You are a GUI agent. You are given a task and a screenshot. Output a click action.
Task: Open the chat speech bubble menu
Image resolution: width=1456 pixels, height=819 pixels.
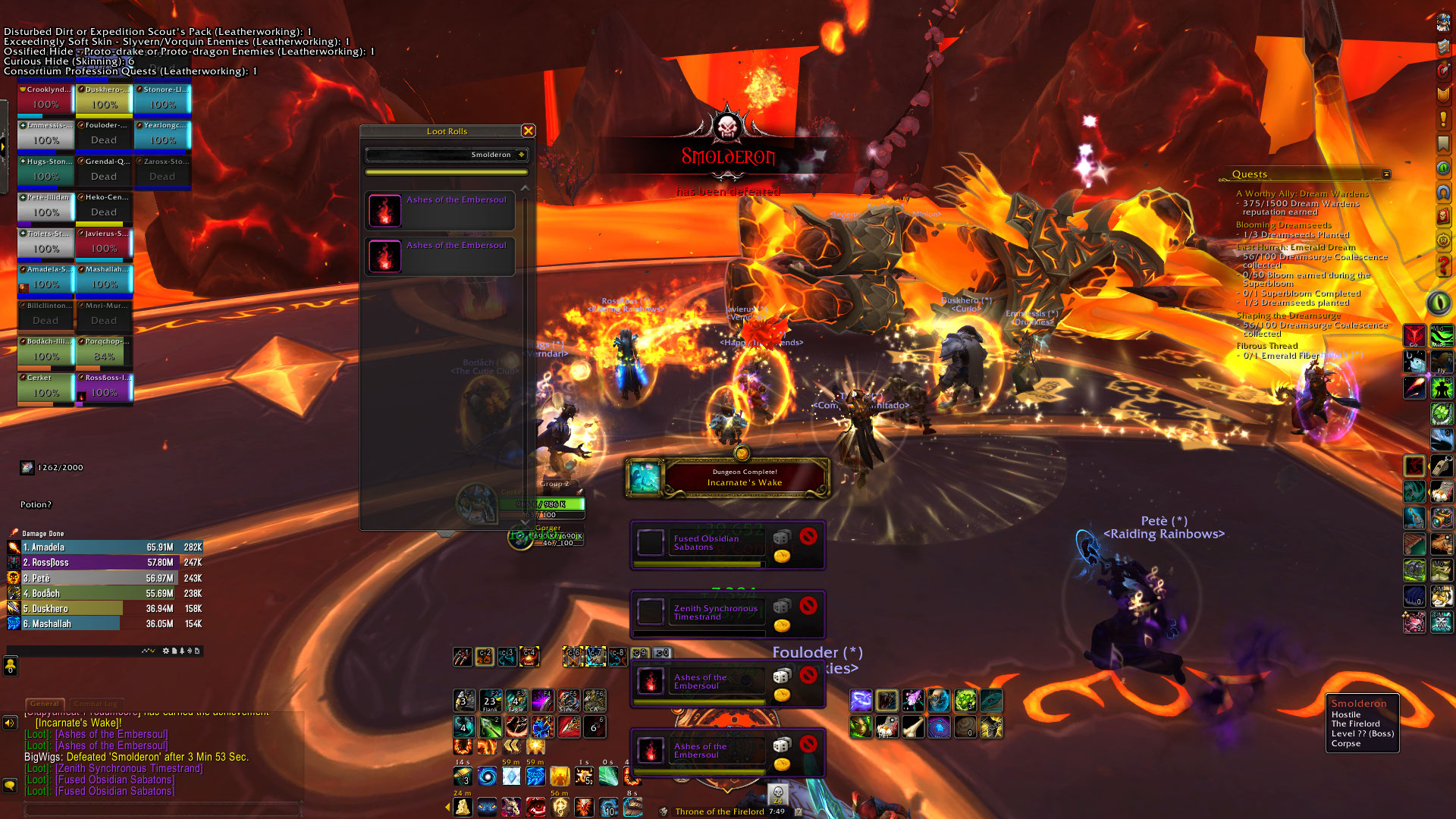(10, 786)
